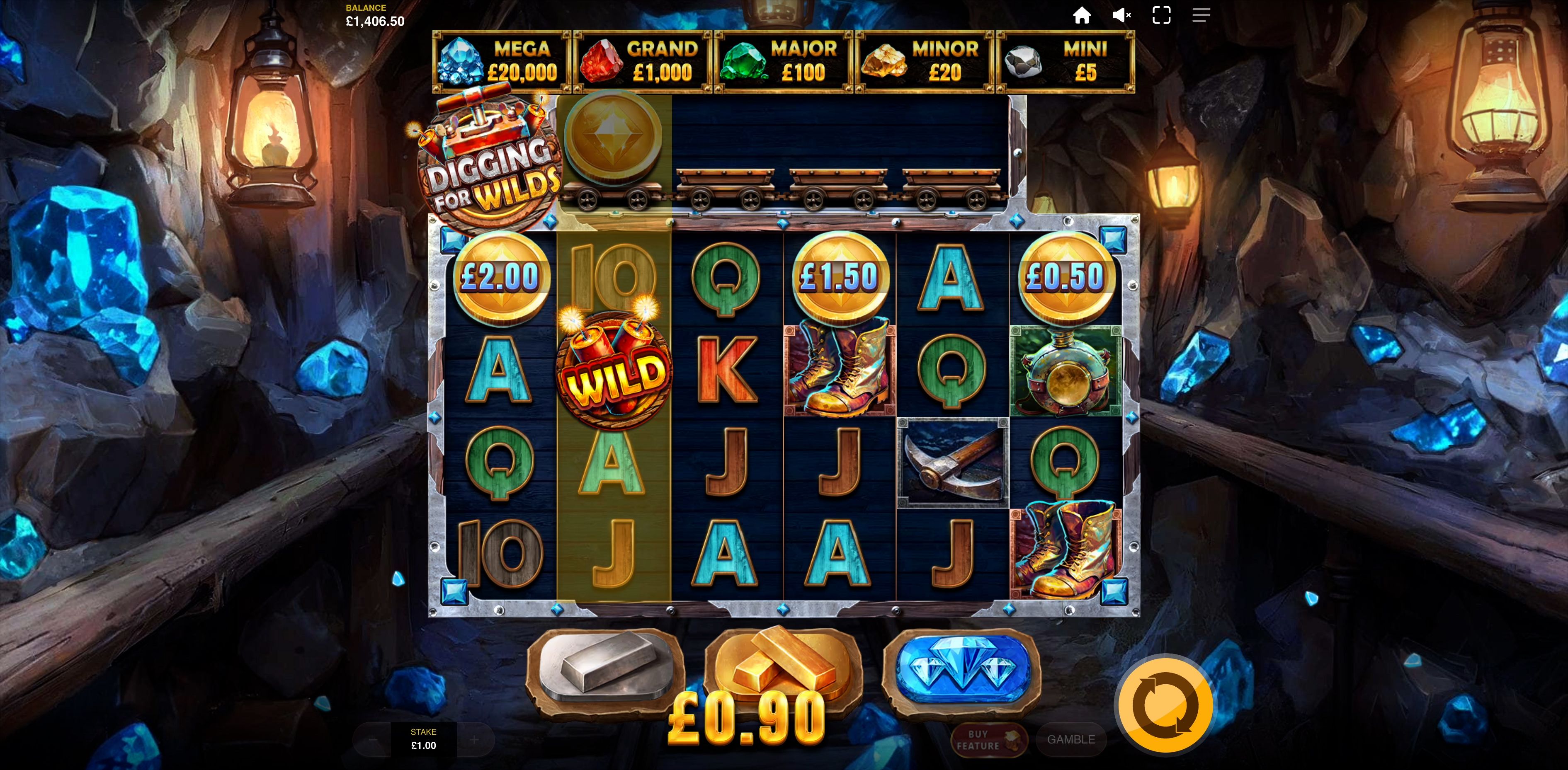
Task: Increase the stake amount
Action: pyautogui.click(x=474, y=740)
